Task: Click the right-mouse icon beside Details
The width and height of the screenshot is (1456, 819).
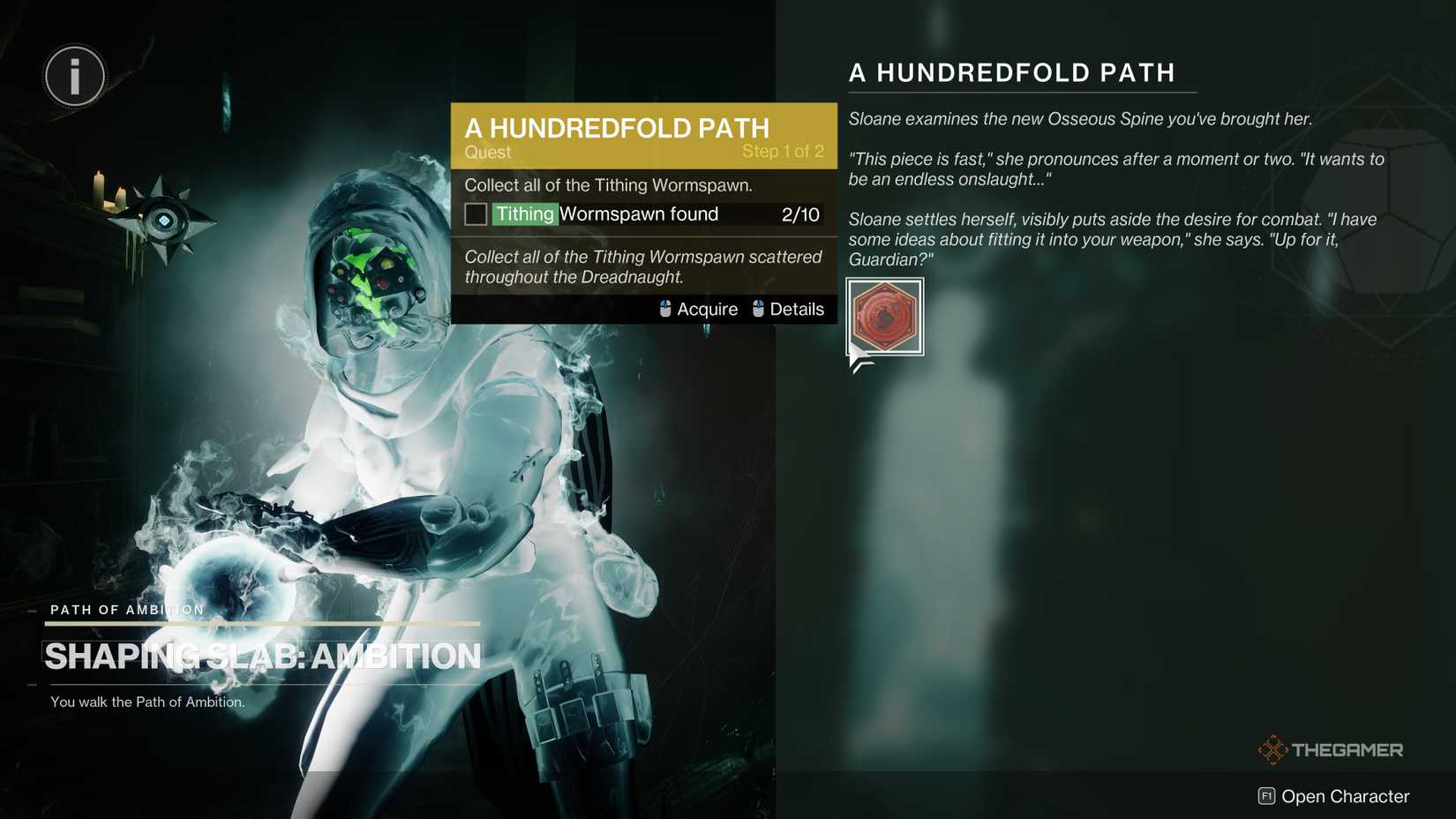Action: (757, 309)
